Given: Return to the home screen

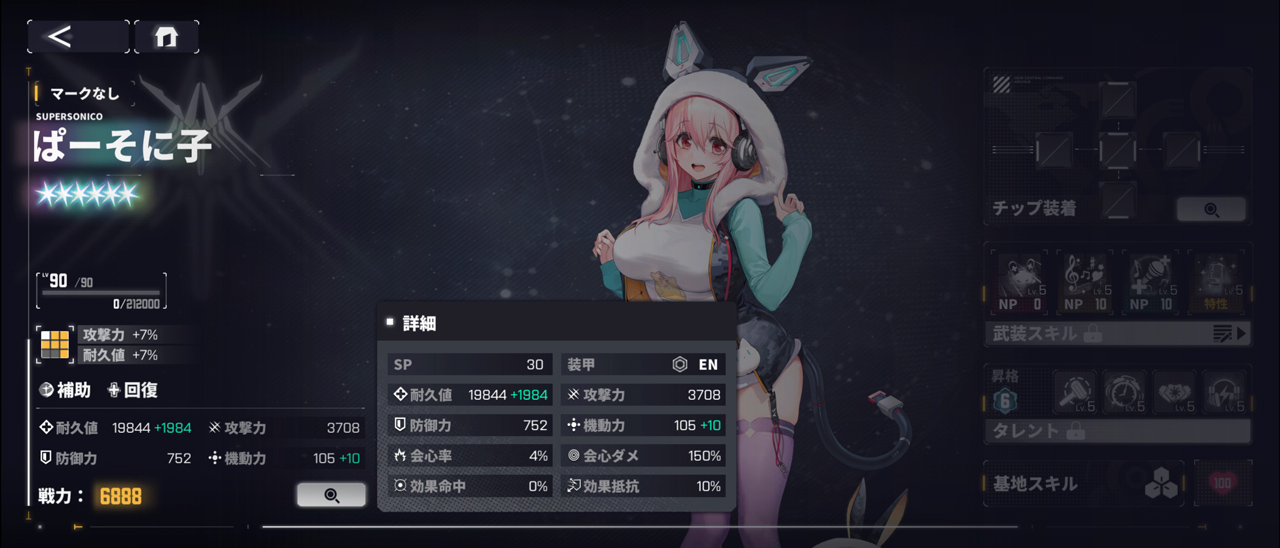Looking at the screenshot, I should pyautogui.click(x=166, y=37).
